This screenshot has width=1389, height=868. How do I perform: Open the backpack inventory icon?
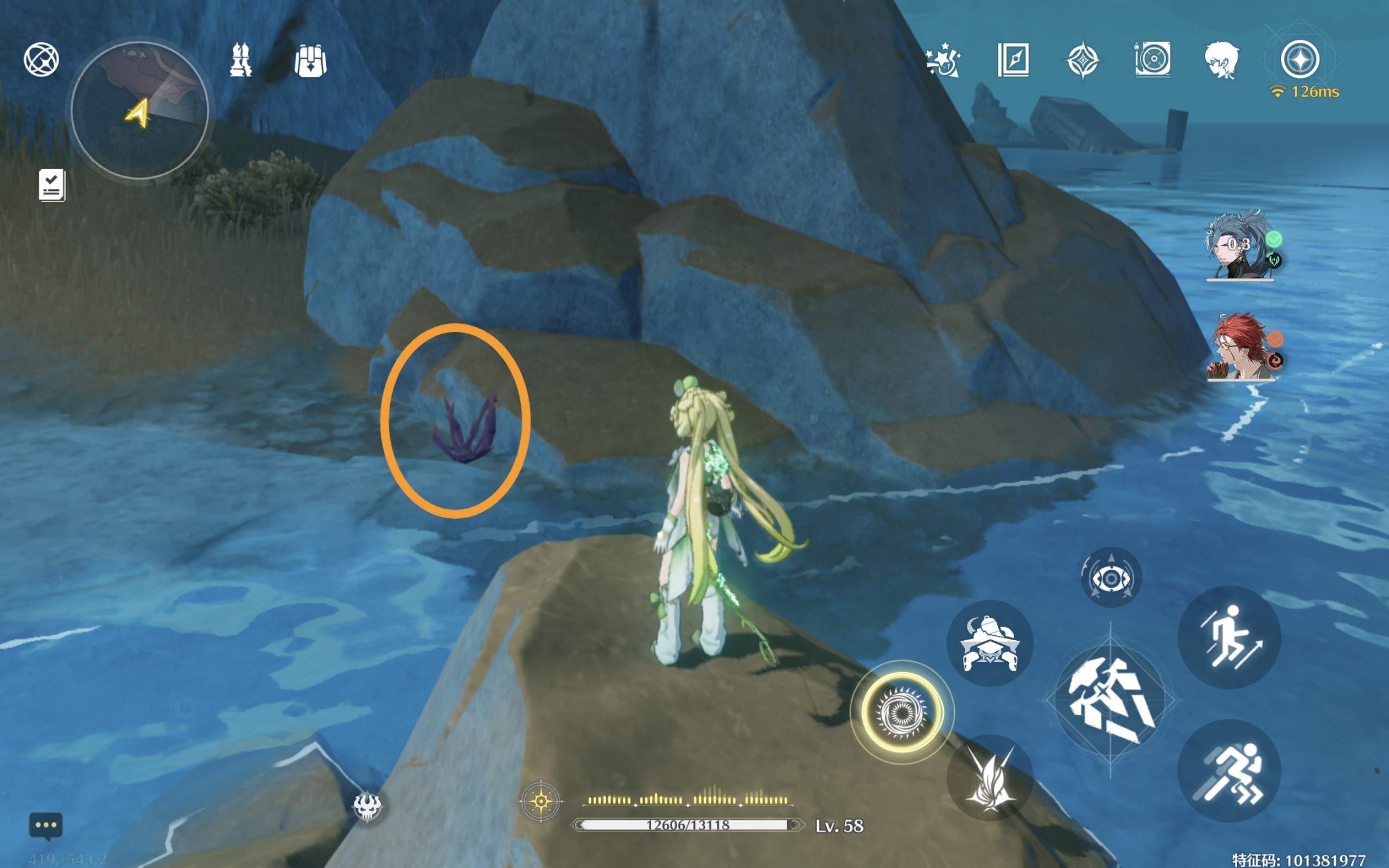[310, 61]
